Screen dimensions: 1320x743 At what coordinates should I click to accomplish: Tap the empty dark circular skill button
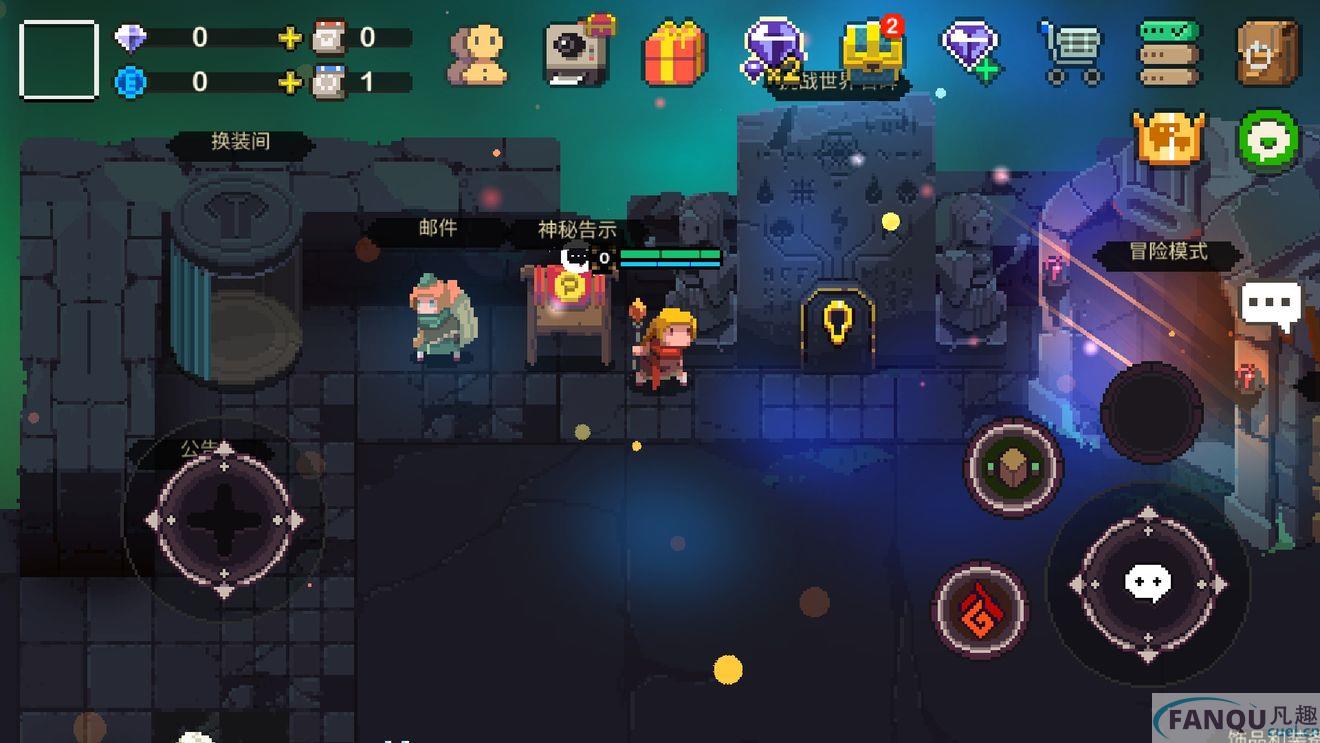(x=1151, y=411)
